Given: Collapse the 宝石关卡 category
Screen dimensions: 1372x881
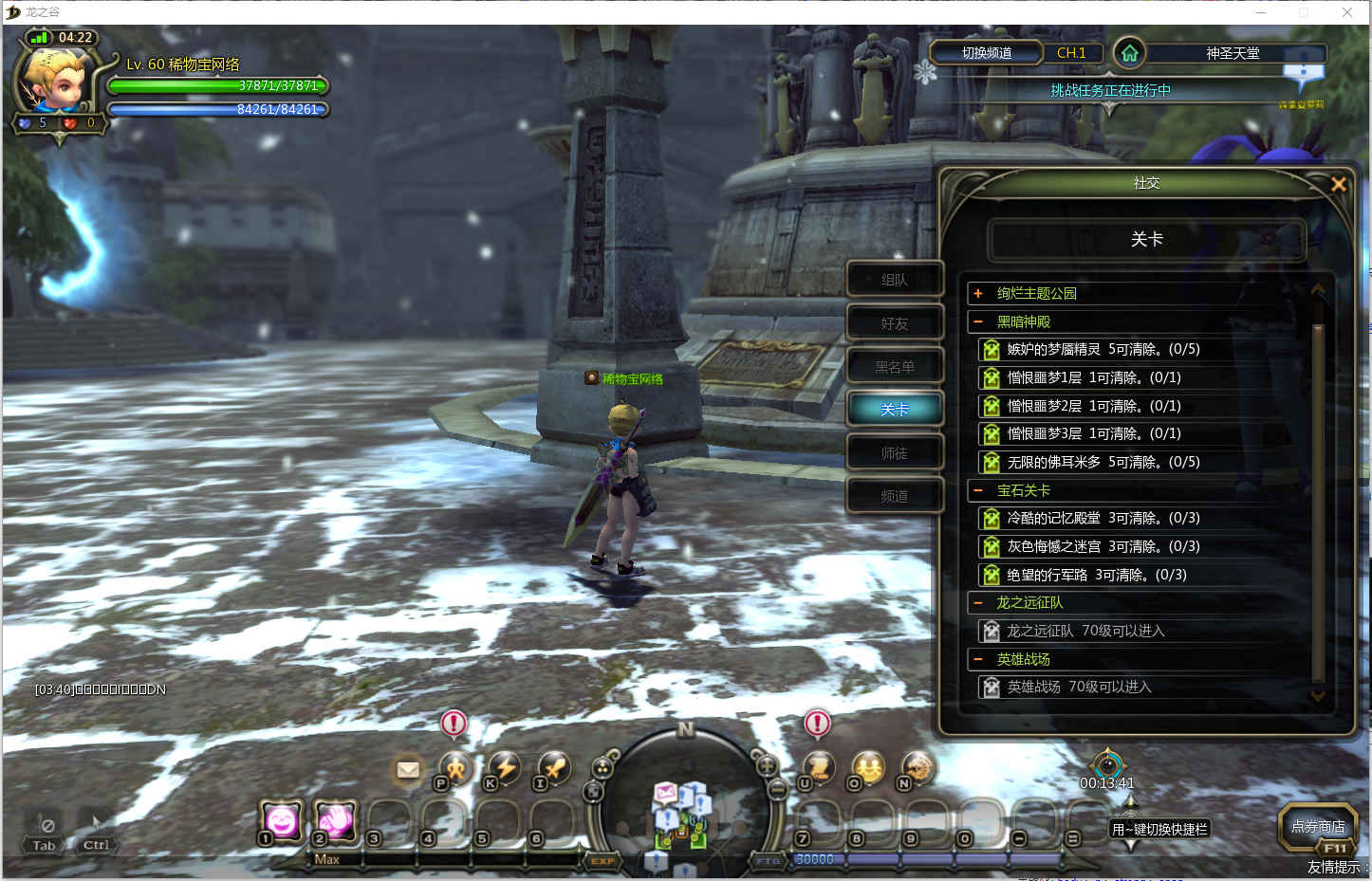Looking at the screenshot, I should pyautogui.click(x=978, y=491).
